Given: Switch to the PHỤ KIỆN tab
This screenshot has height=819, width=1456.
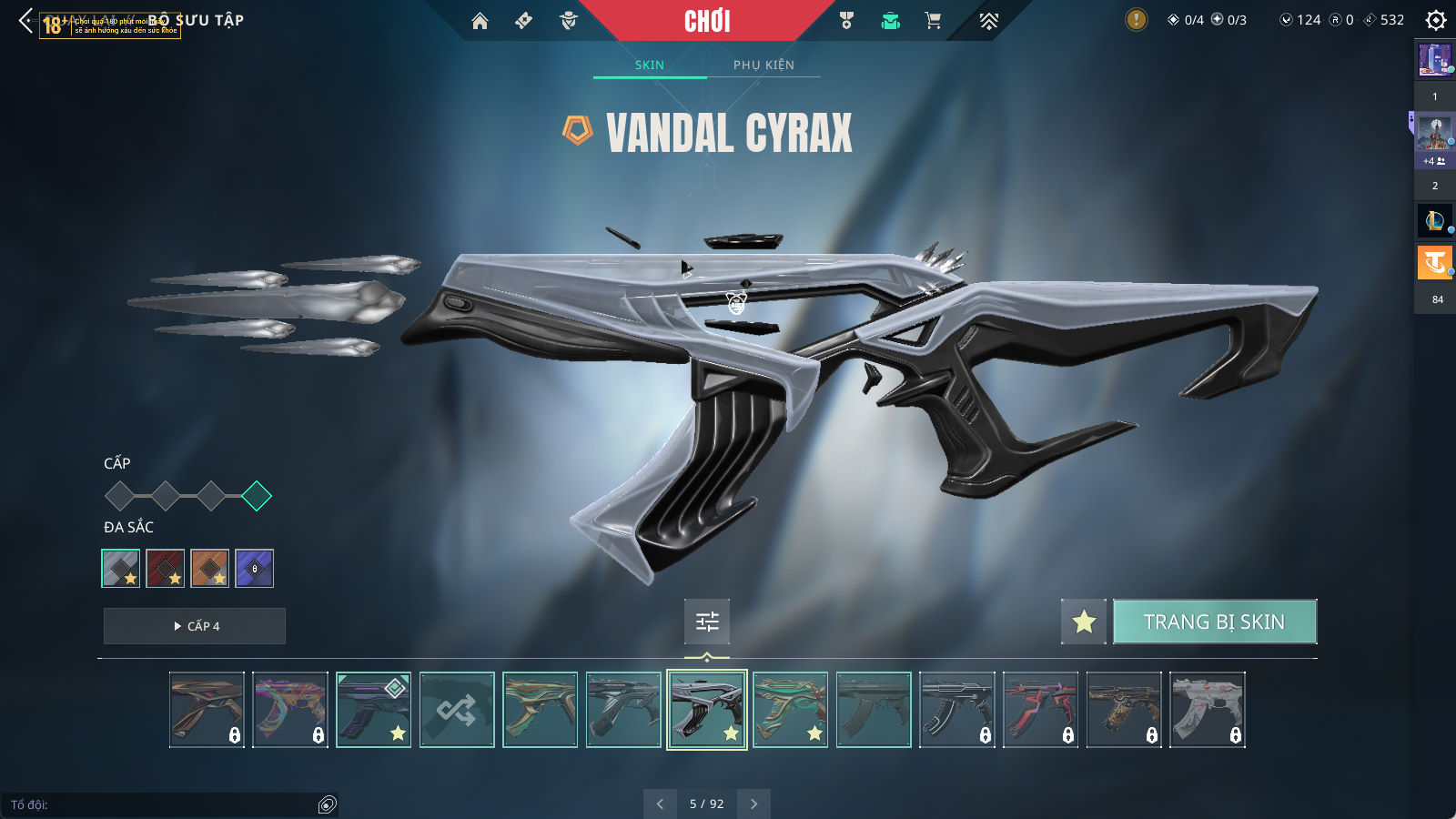Looking at the screenshot, I should pyautogui.click(x=763, y=65).
